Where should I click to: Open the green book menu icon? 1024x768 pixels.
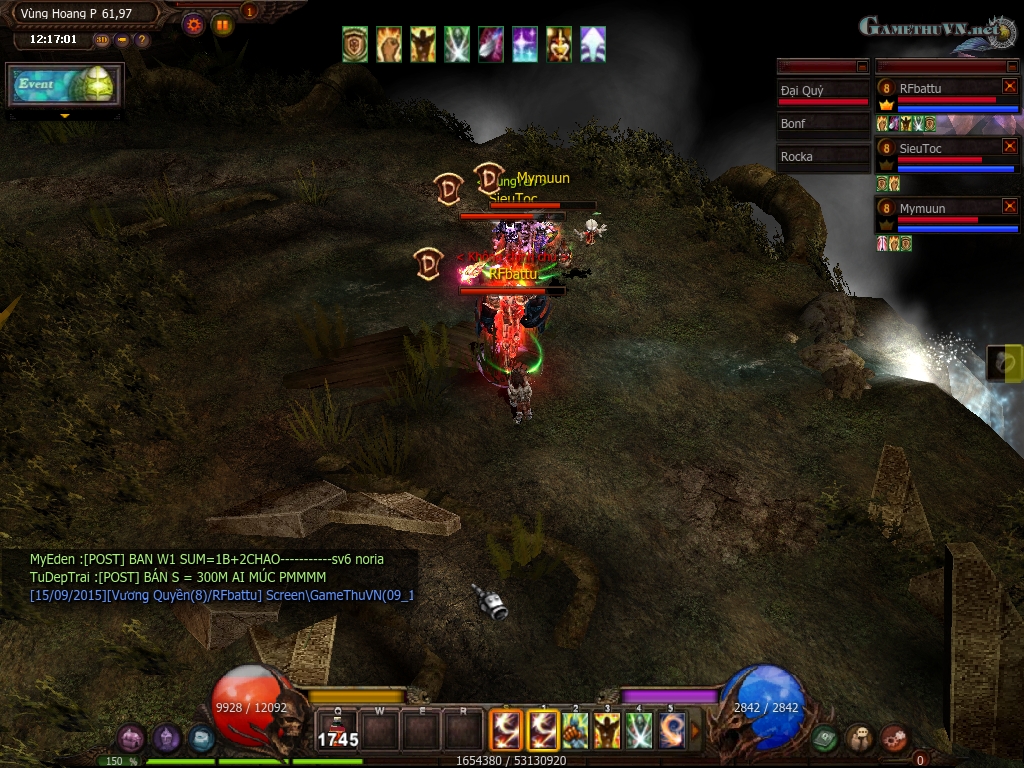(824, 739)
